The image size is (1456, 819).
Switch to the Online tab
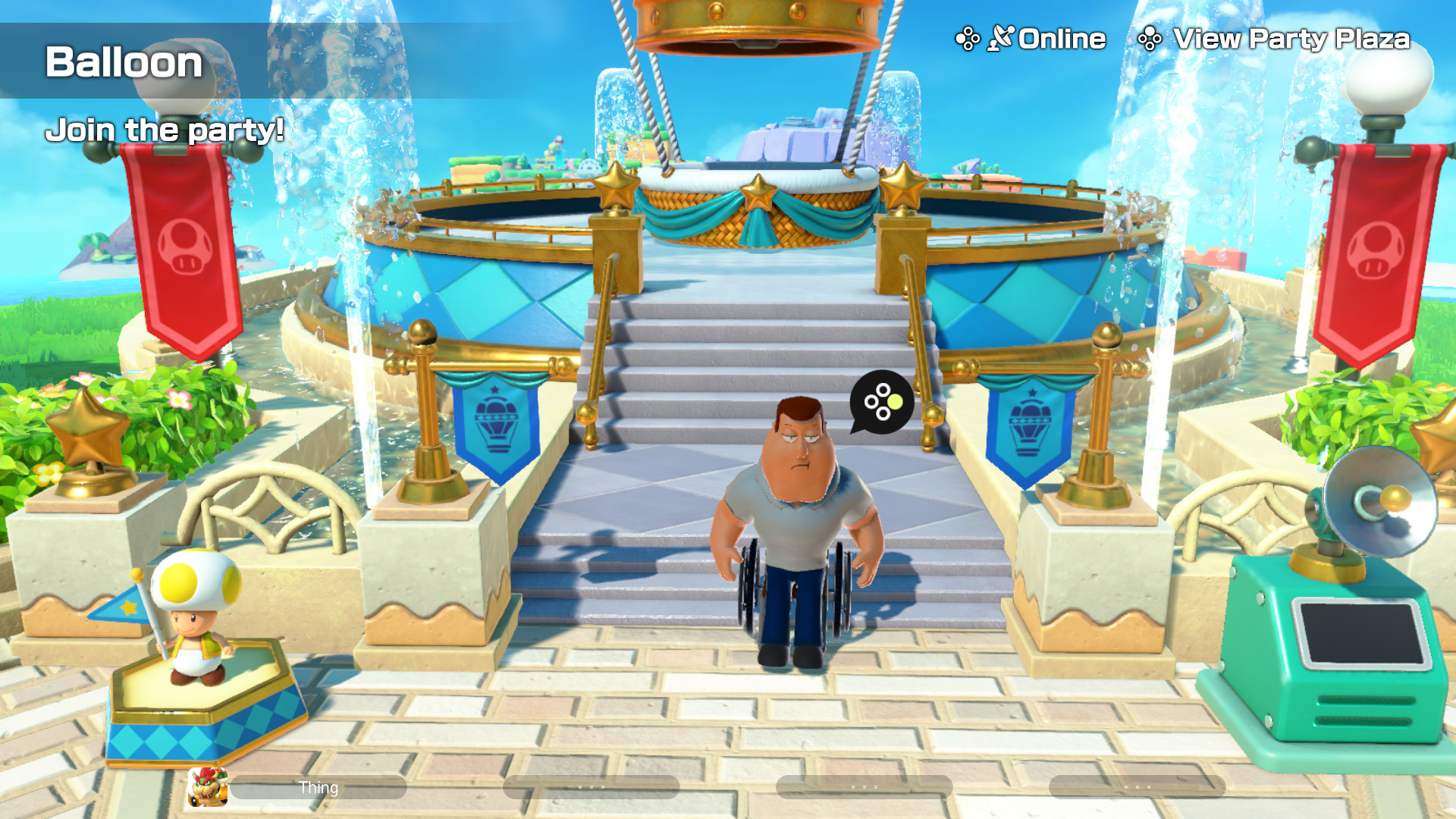click(1060, 36)
